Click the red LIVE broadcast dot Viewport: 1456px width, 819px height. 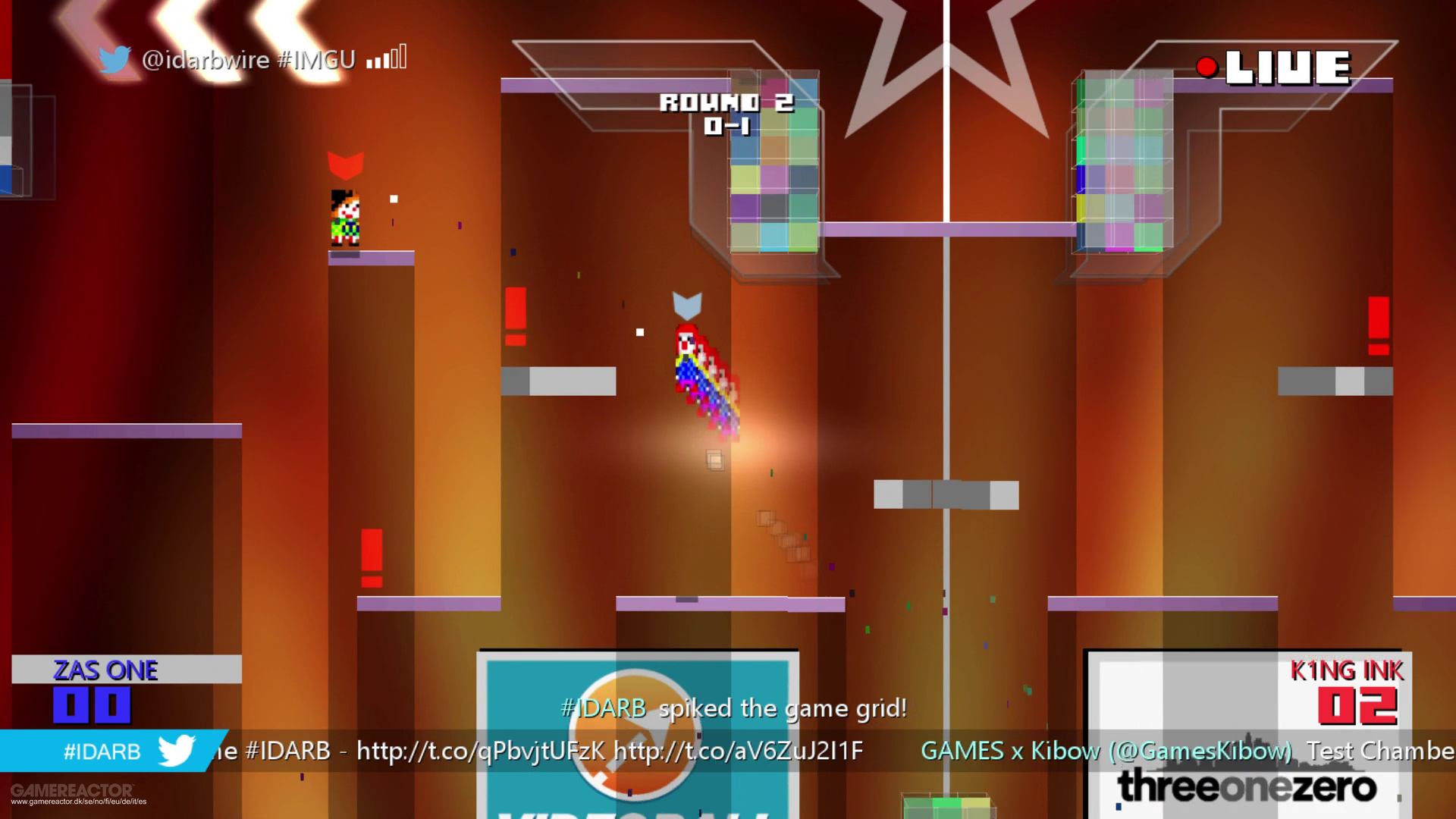click(1206, 67)
